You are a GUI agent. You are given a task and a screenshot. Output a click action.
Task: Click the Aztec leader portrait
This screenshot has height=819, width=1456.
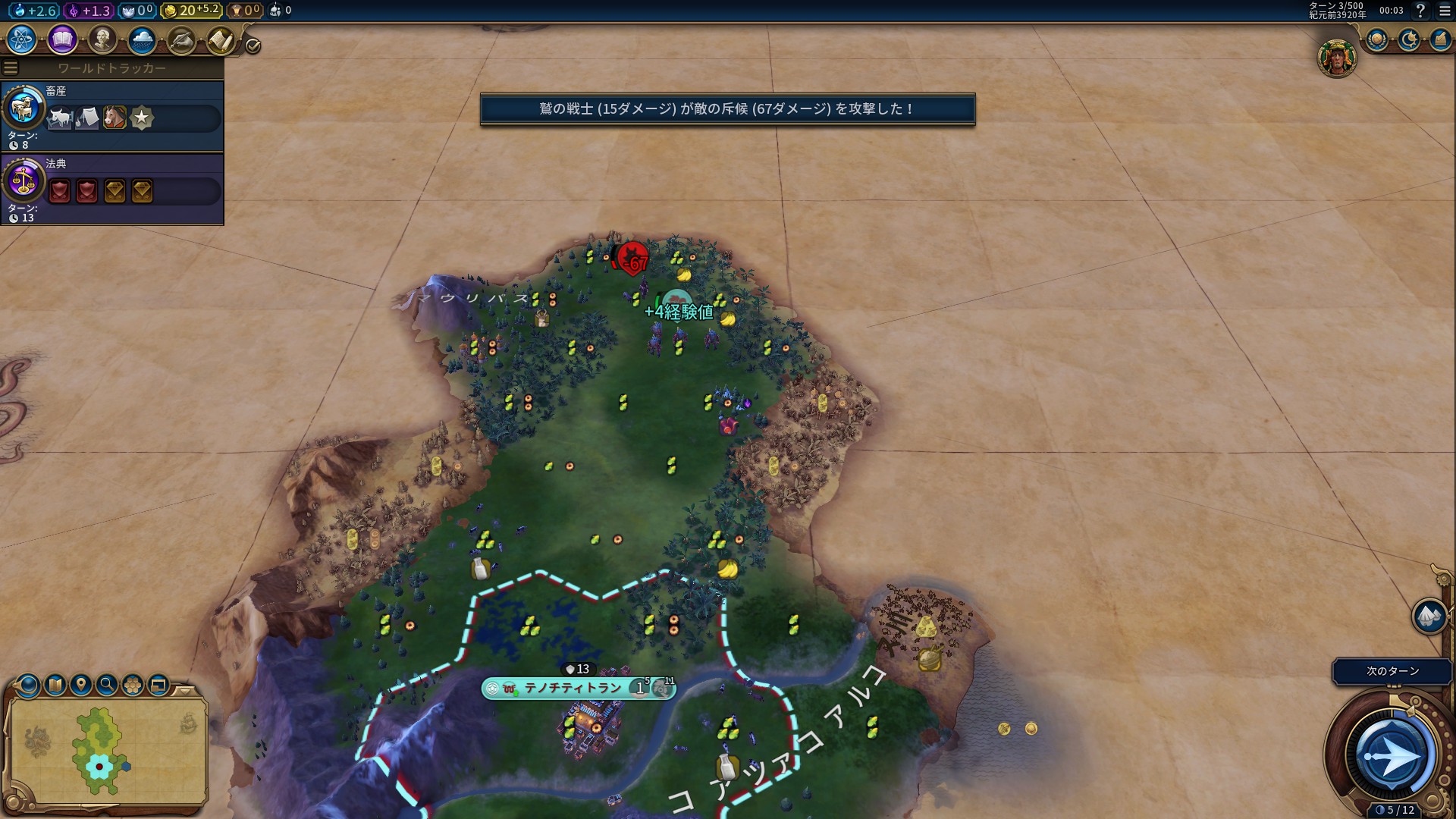tap(1336, 58)
